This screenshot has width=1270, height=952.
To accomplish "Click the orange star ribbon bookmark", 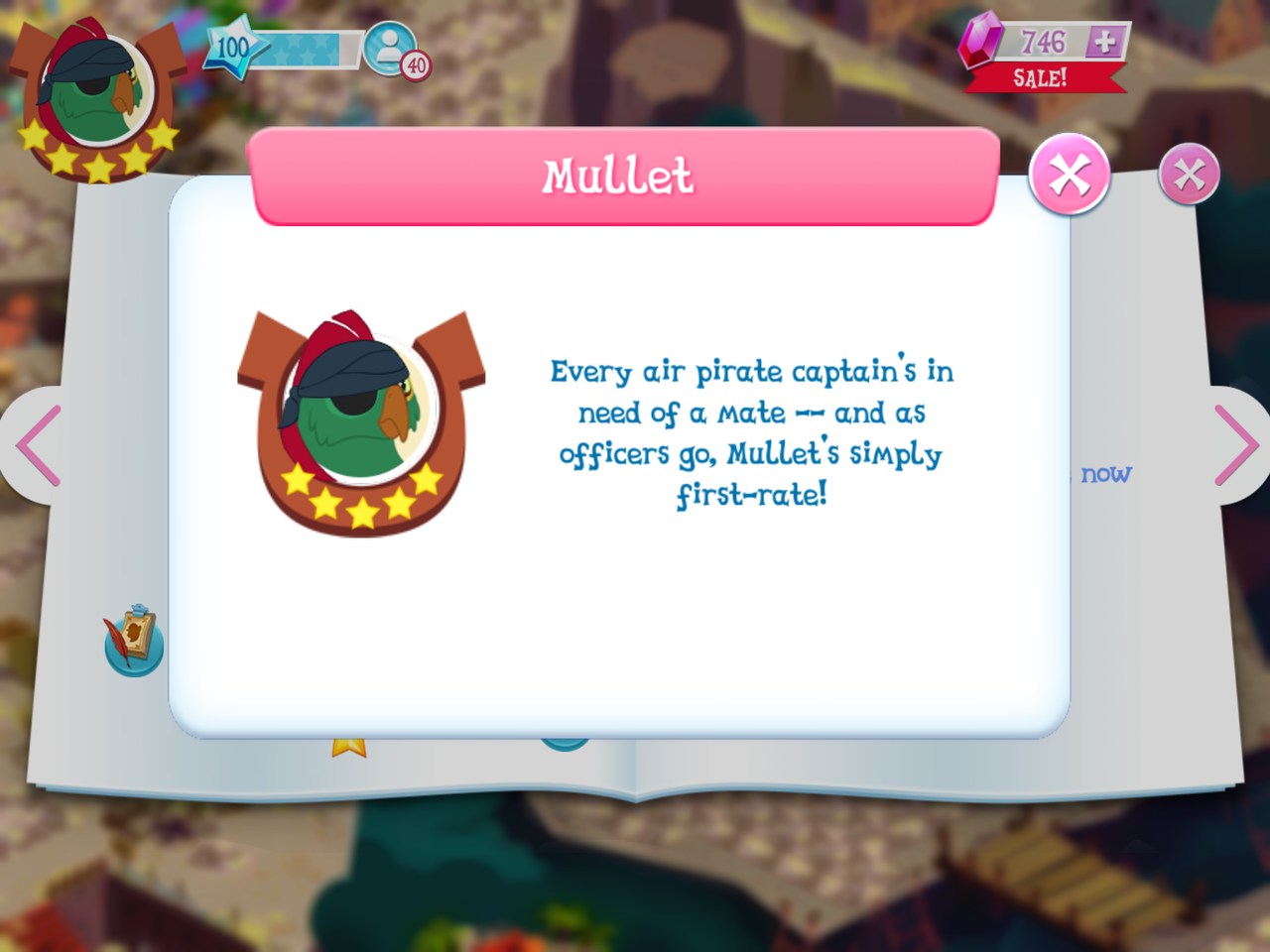I will pyautogui.click(x=347, y=749).
